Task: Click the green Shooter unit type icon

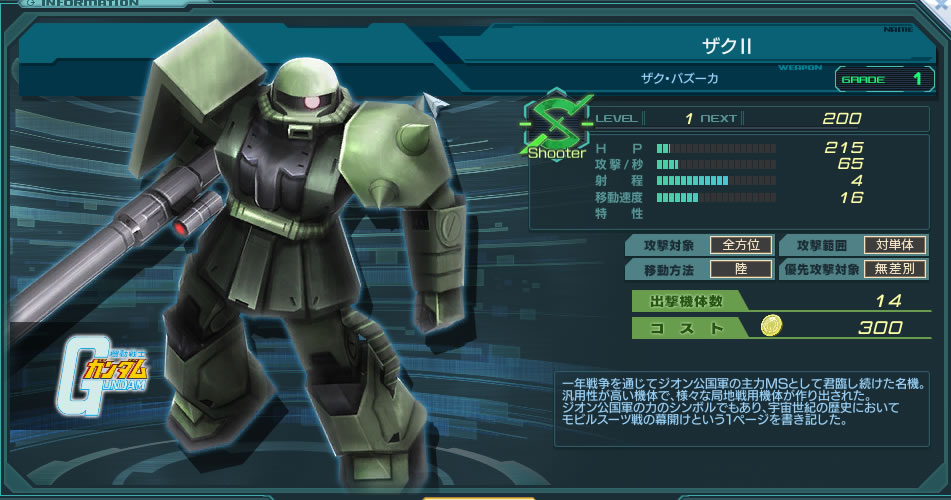Action: (556, 126)
